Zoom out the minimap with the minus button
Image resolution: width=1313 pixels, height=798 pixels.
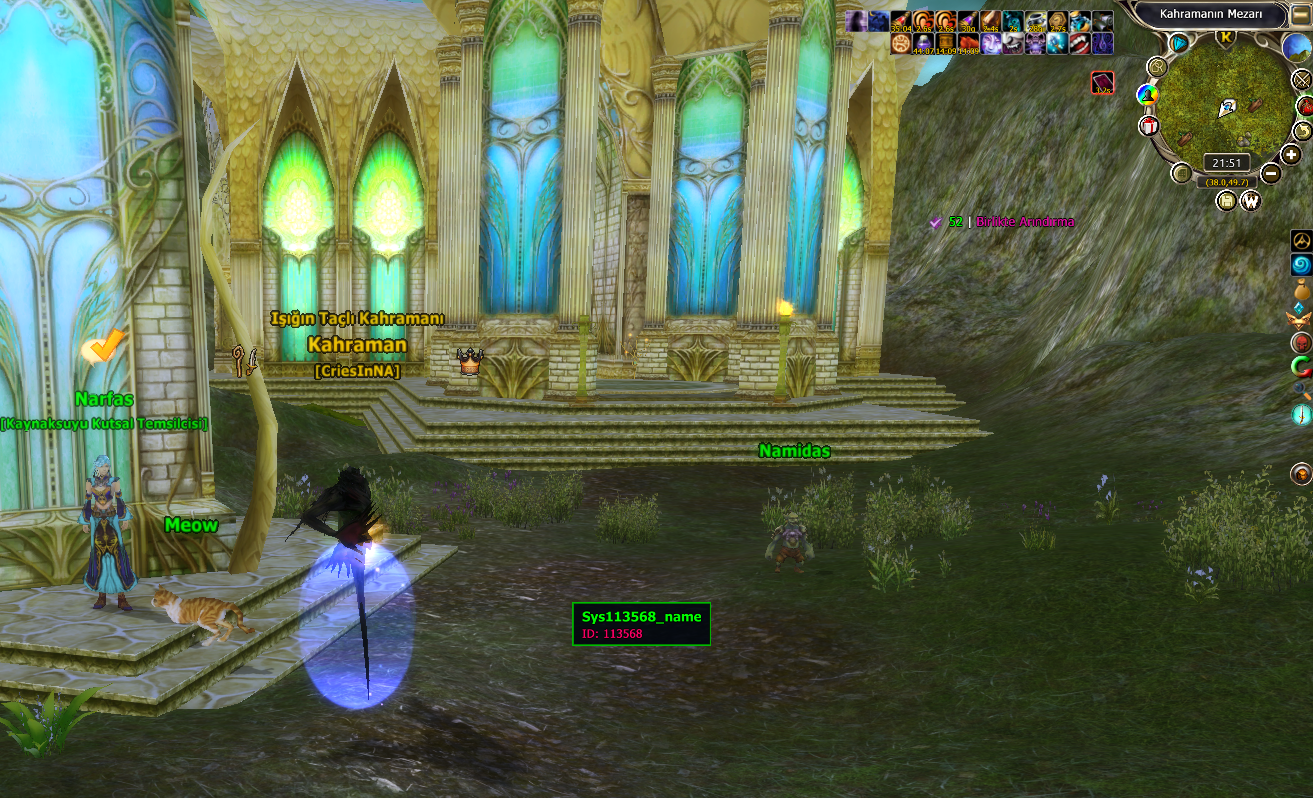1270,173
